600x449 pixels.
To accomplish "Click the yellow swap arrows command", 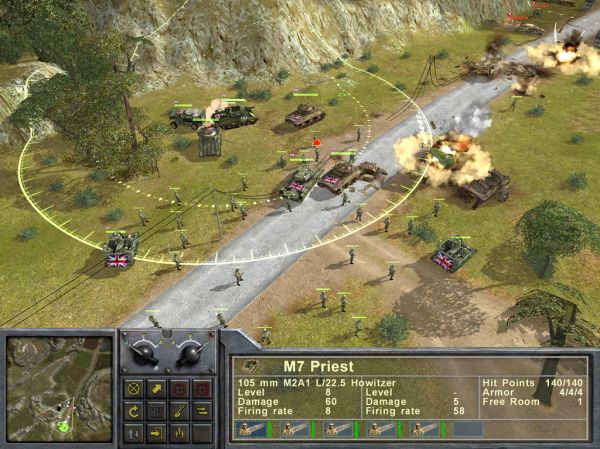I will 202,411.
